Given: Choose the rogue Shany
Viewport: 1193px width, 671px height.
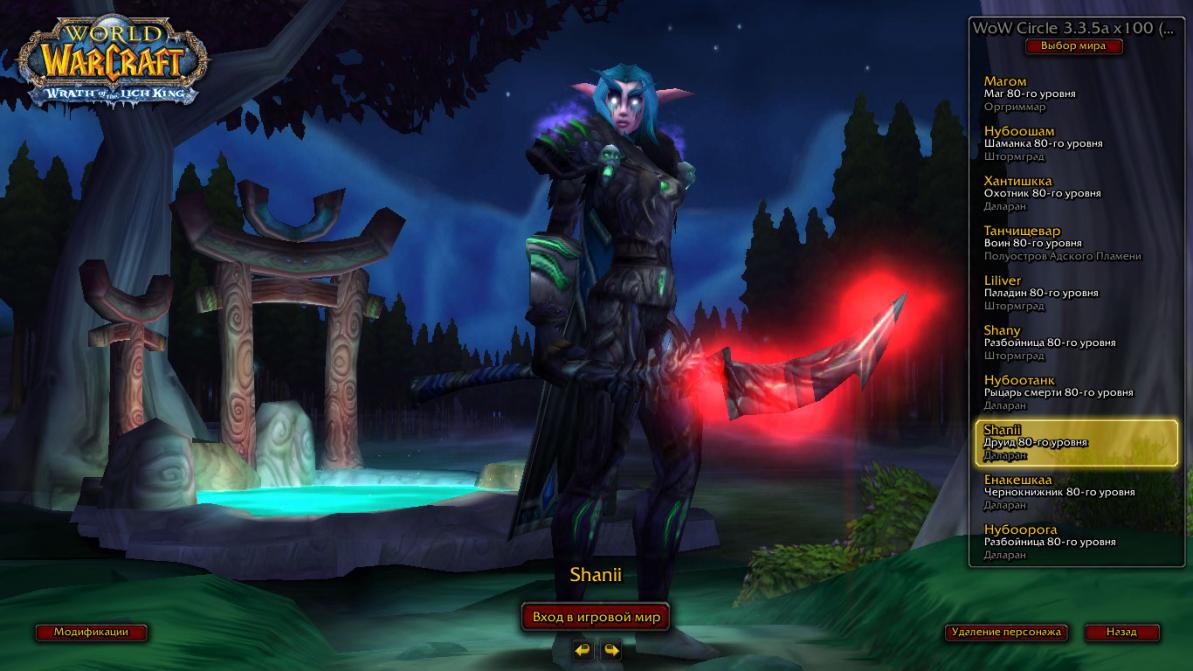Looking at the screenshot, I should 1075,342.
